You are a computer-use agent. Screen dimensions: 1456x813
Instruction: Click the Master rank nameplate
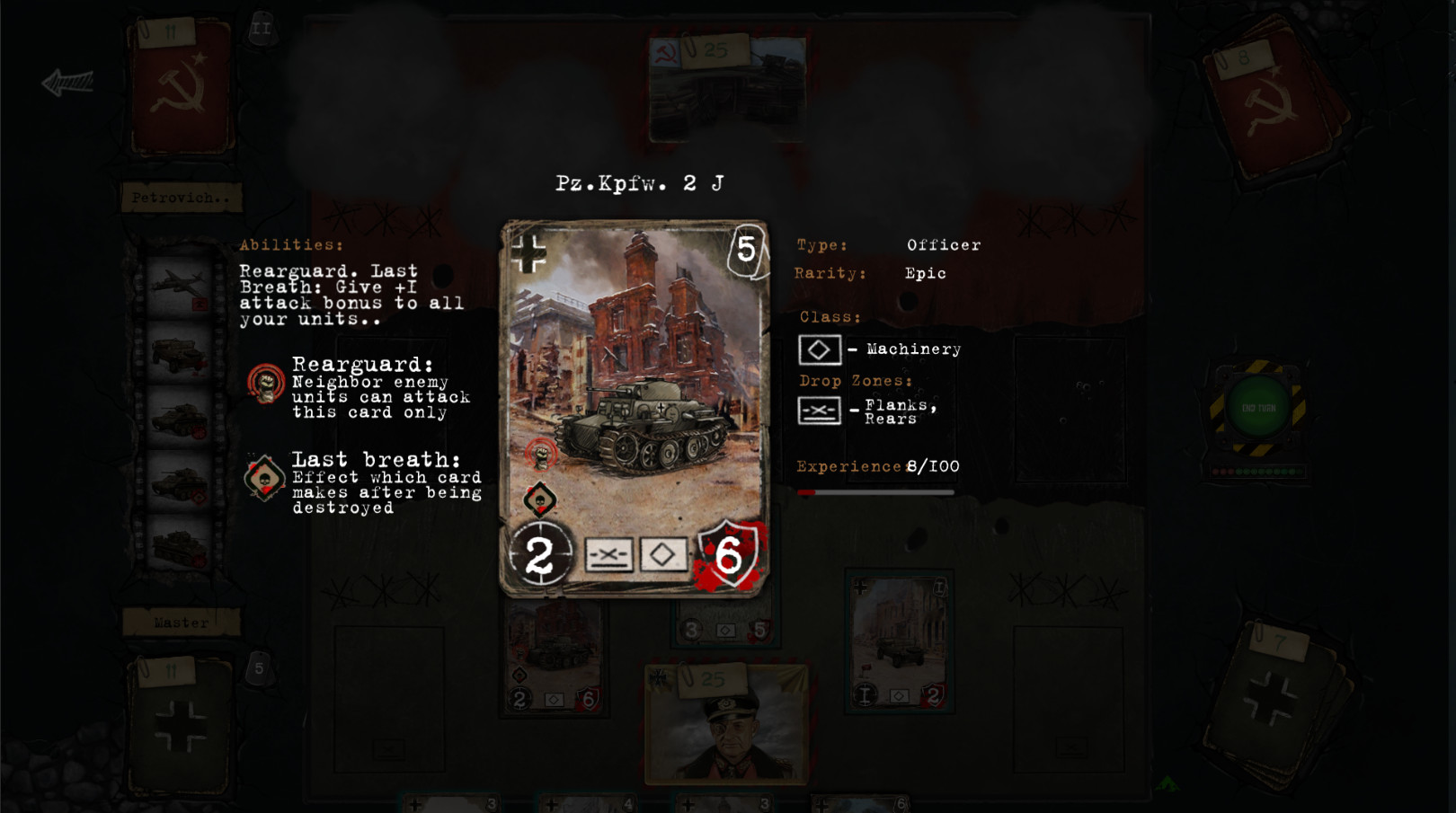(180, 622)
